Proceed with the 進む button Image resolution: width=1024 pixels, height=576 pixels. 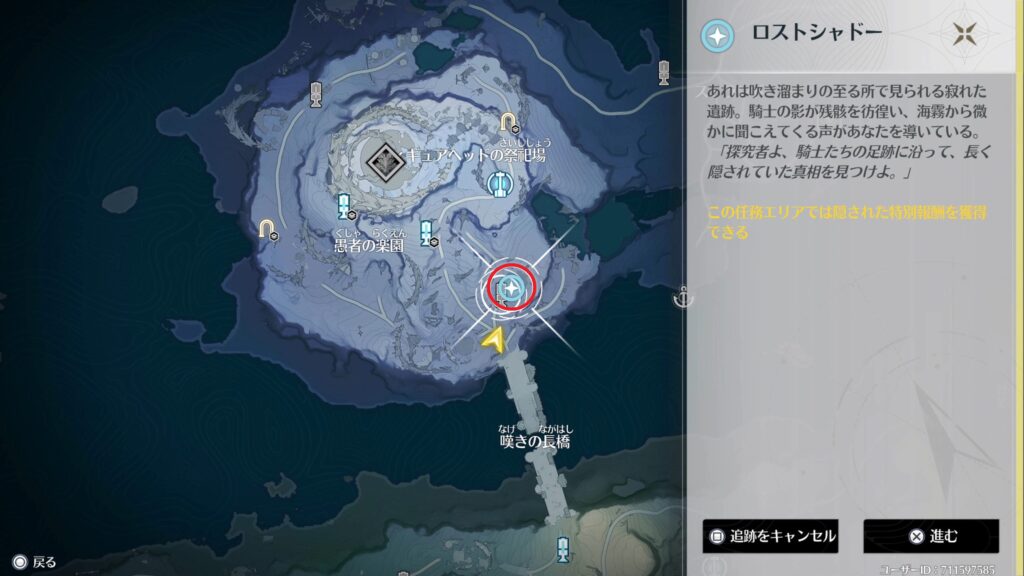[931, 536]
